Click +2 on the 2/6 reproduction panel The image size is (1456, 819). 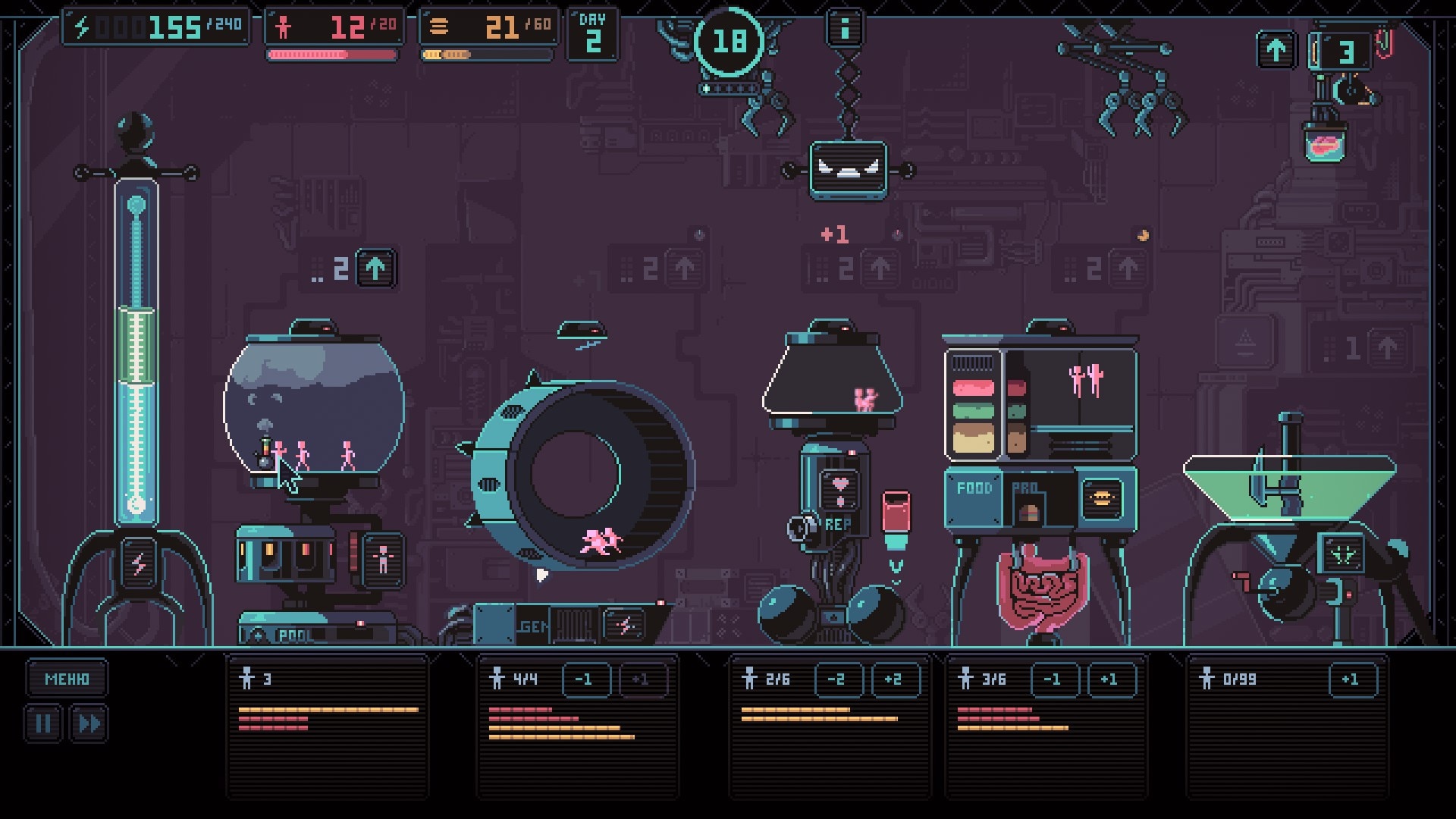(895, 679)
